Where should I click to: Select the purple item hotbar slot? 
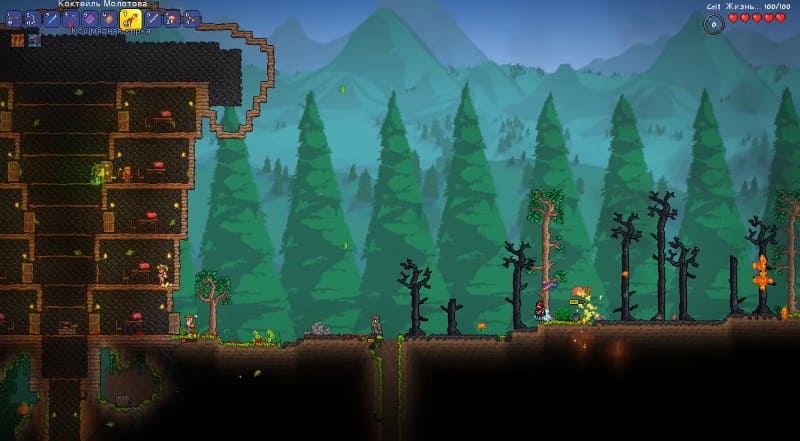[88, 19]
